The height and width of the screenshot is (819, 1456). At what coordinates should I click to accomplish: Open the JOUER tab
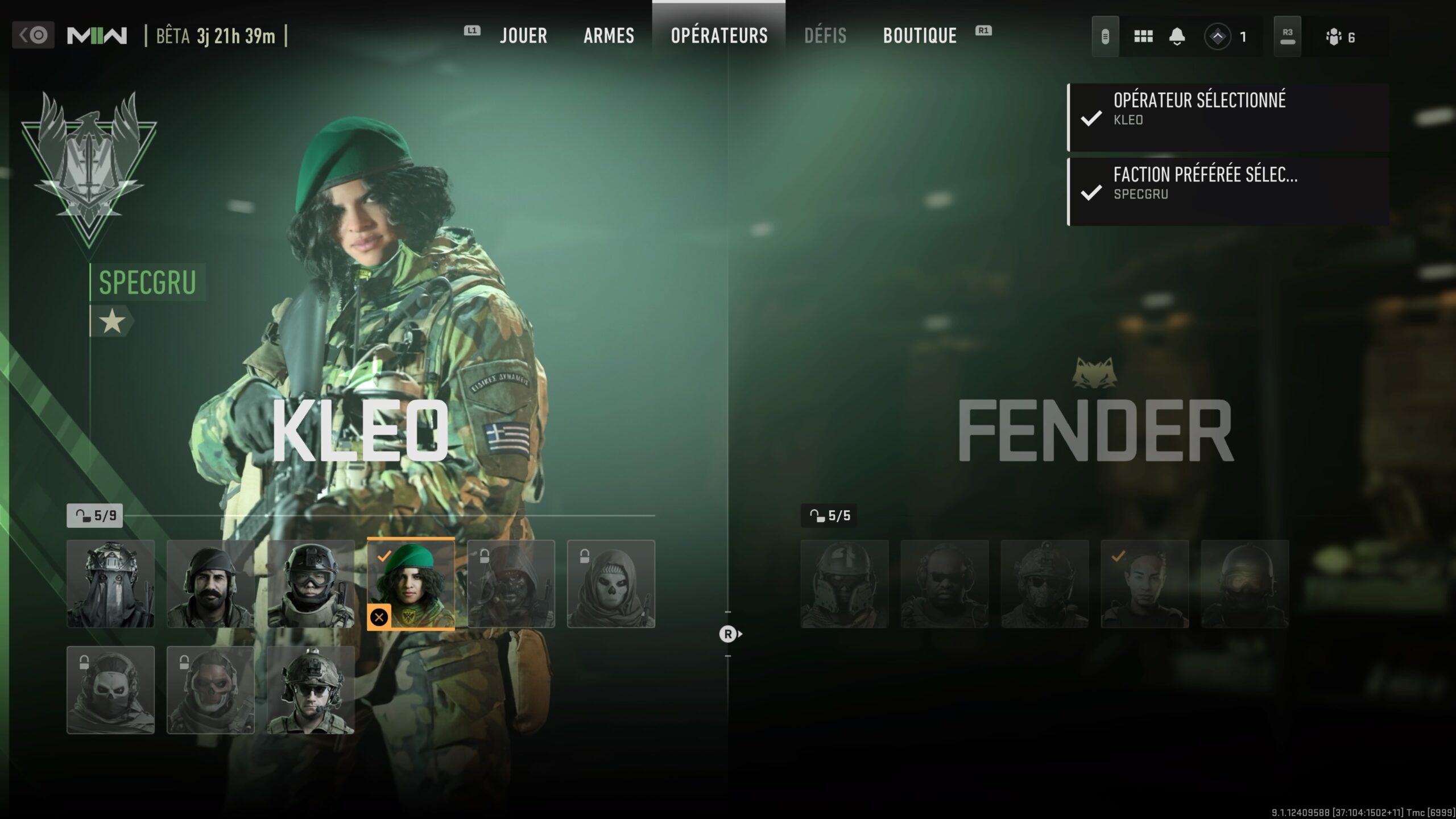(x=523, y=36)
